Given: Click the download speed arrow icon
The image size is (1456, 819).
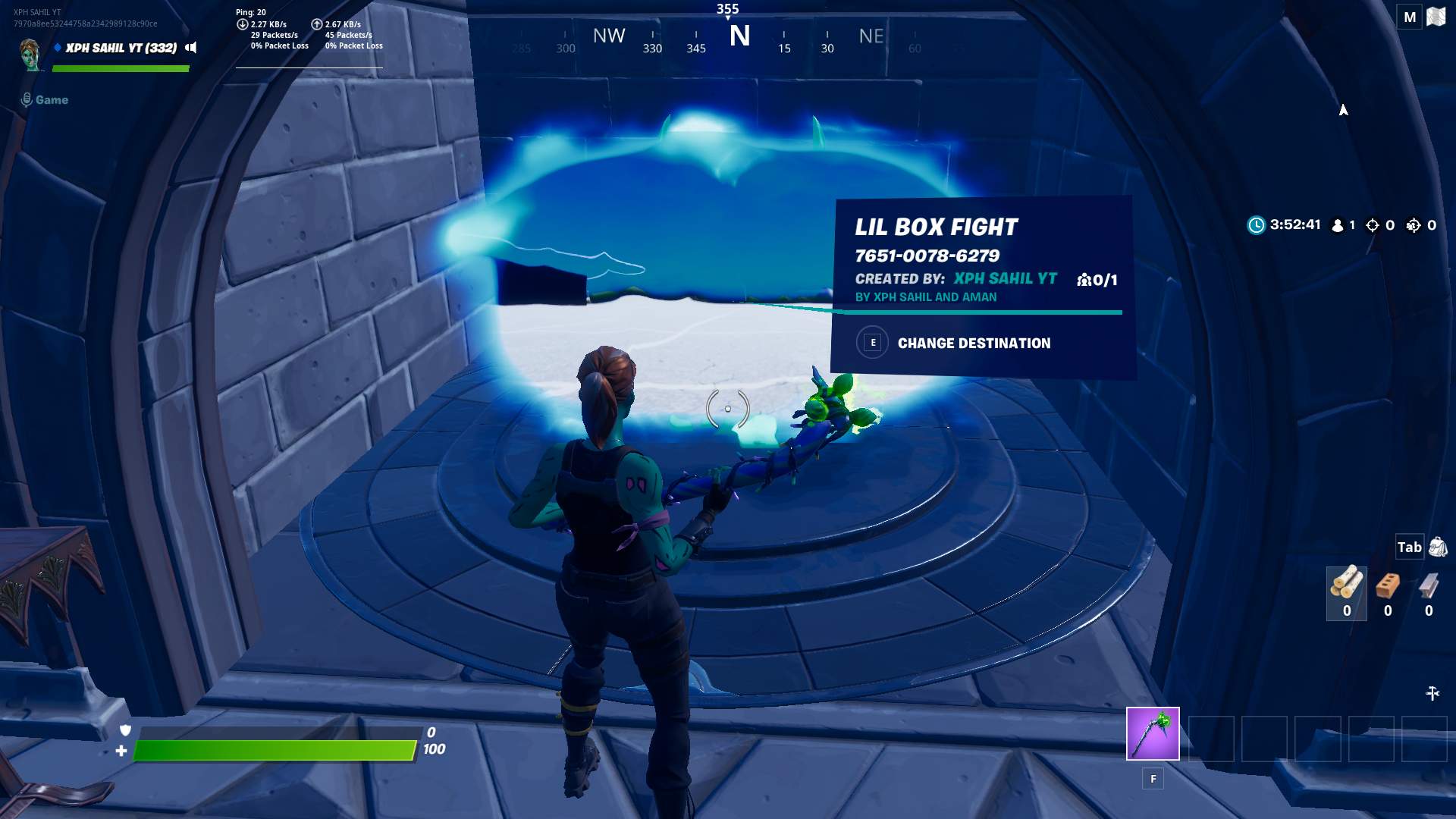Looking at the screenshot, I should (243, 24).
